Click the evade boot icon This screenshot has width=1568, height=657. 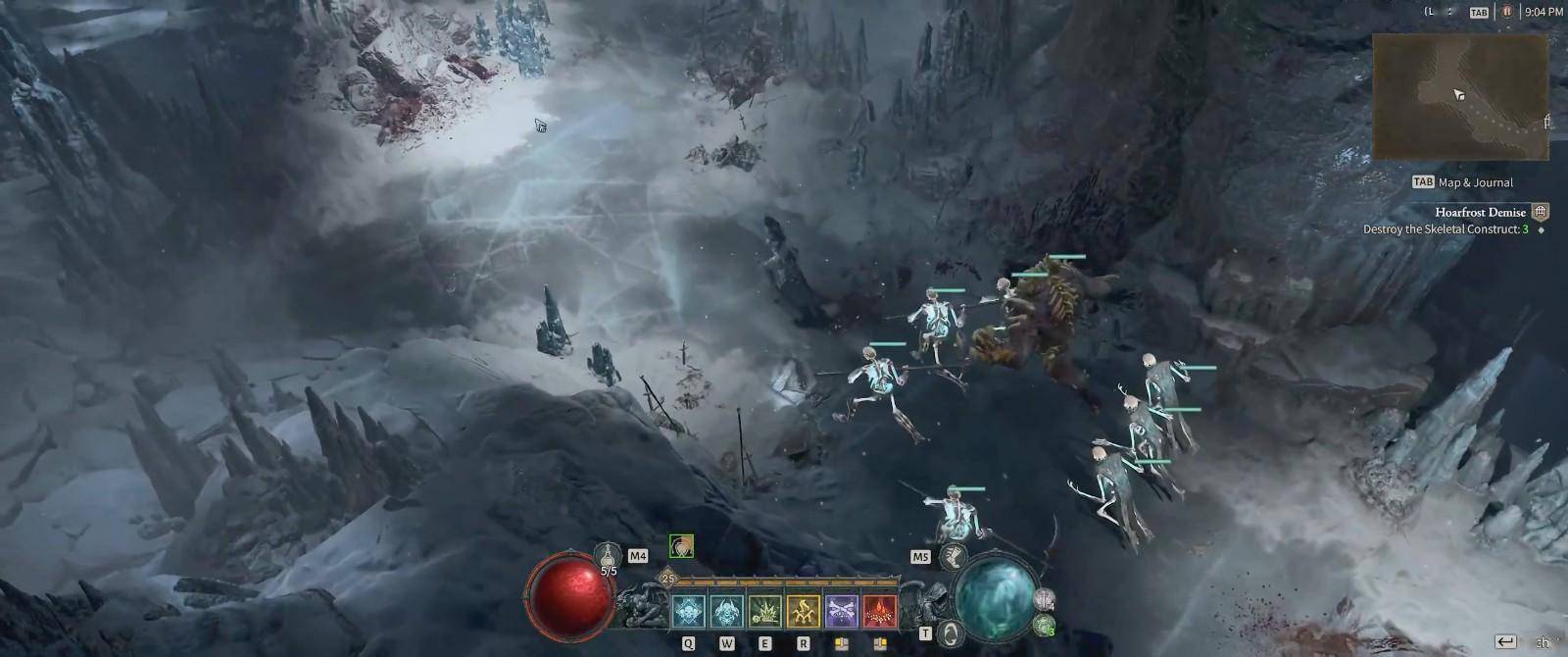(x=953, y=557)
